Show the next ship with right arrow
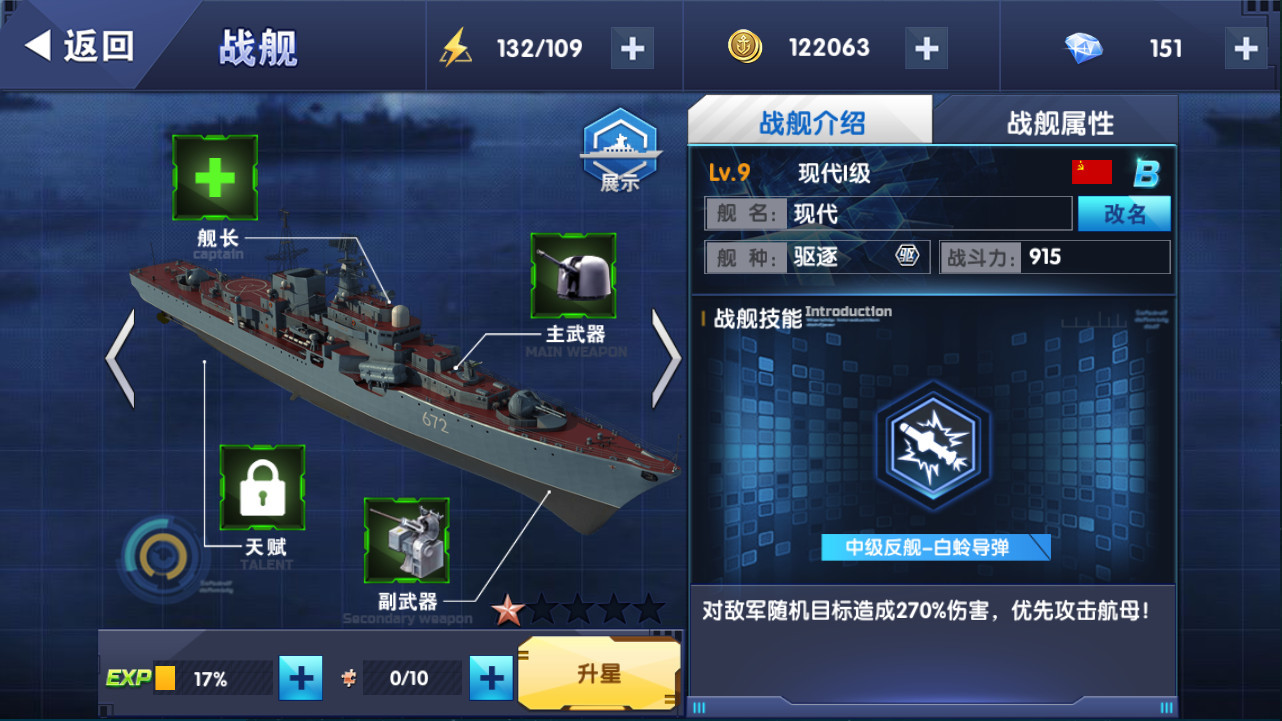 (x=666, y=358)
